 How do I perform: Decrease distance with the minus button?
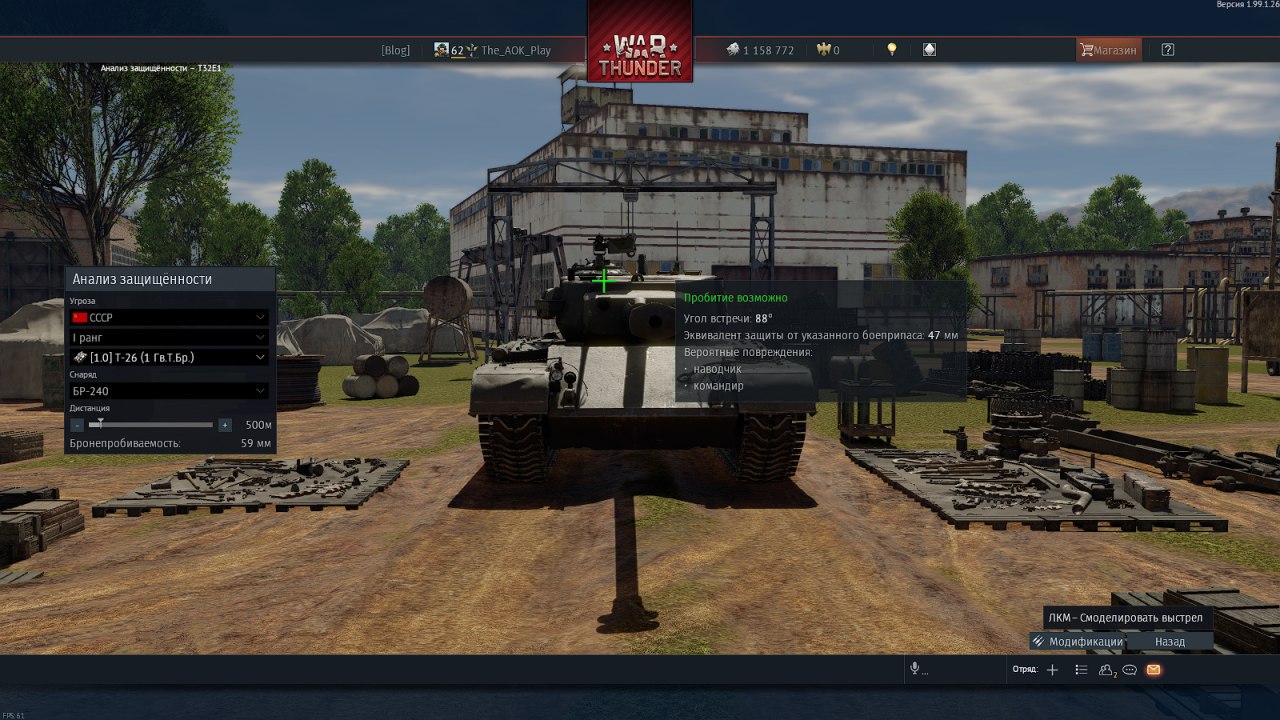[78, 425]
